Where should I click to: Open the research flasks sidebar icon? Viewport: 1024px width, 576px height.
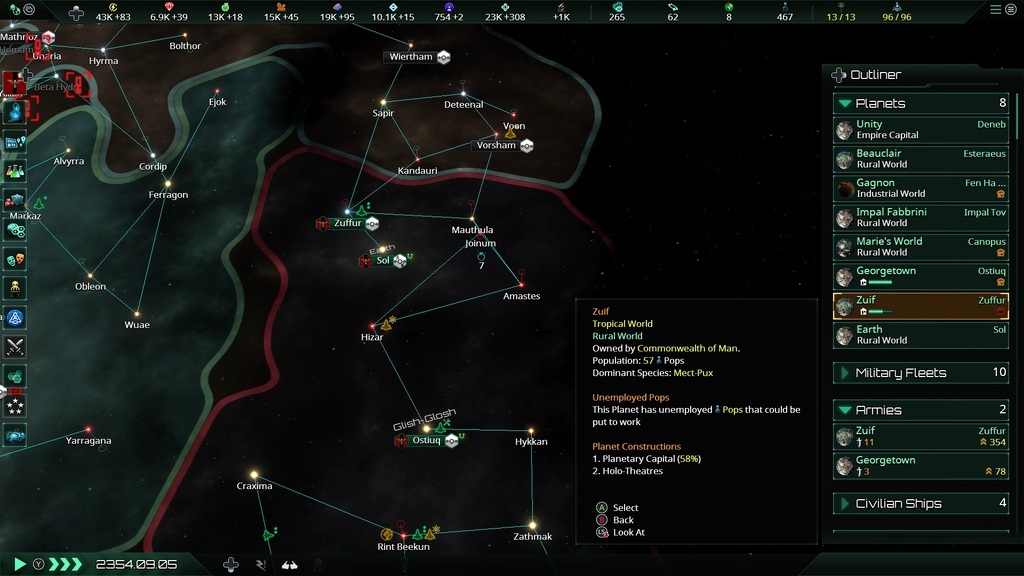click(x=15, y=171)
